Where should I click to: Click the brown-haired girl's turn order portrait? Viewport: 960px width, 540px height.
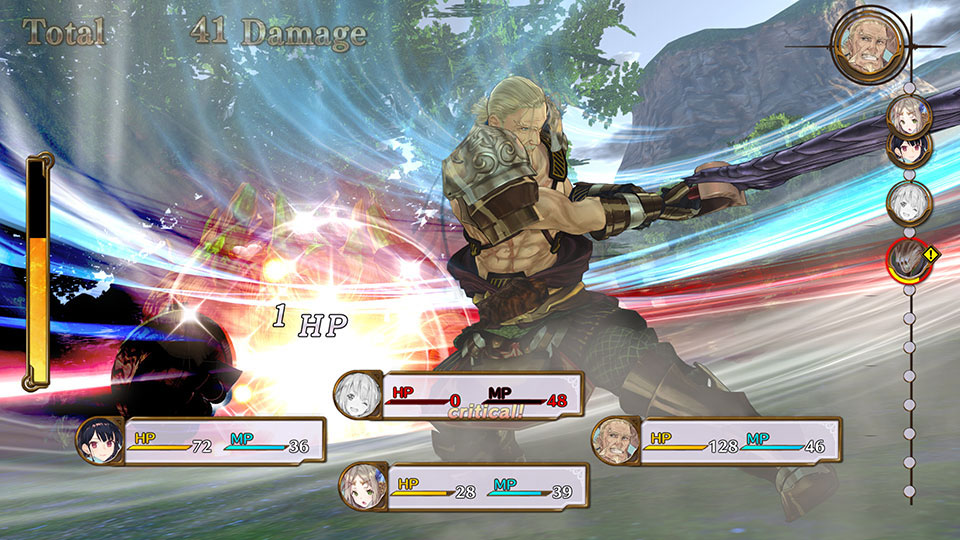[x=910, y=116]
